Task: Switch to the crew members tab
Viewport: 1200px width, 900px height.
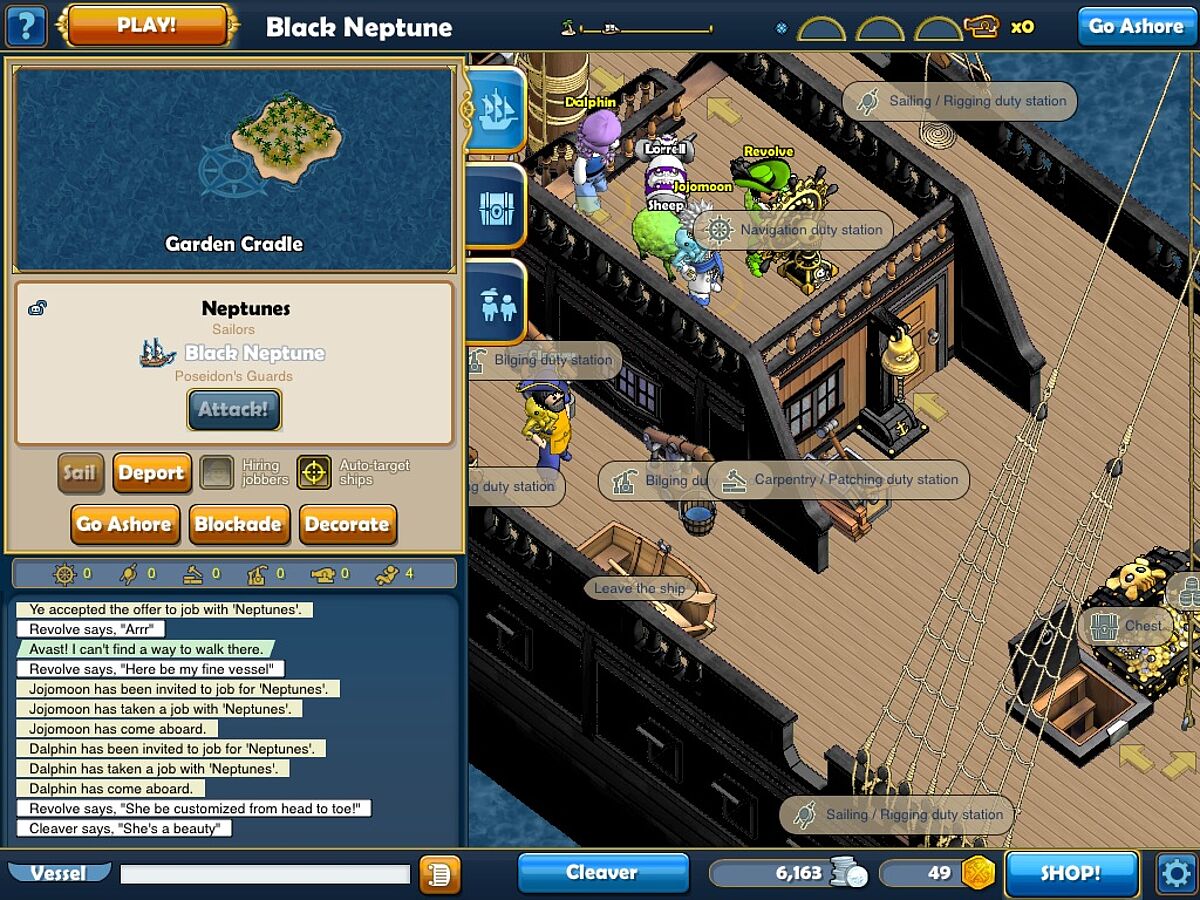Action: click(x=497, y=304)
